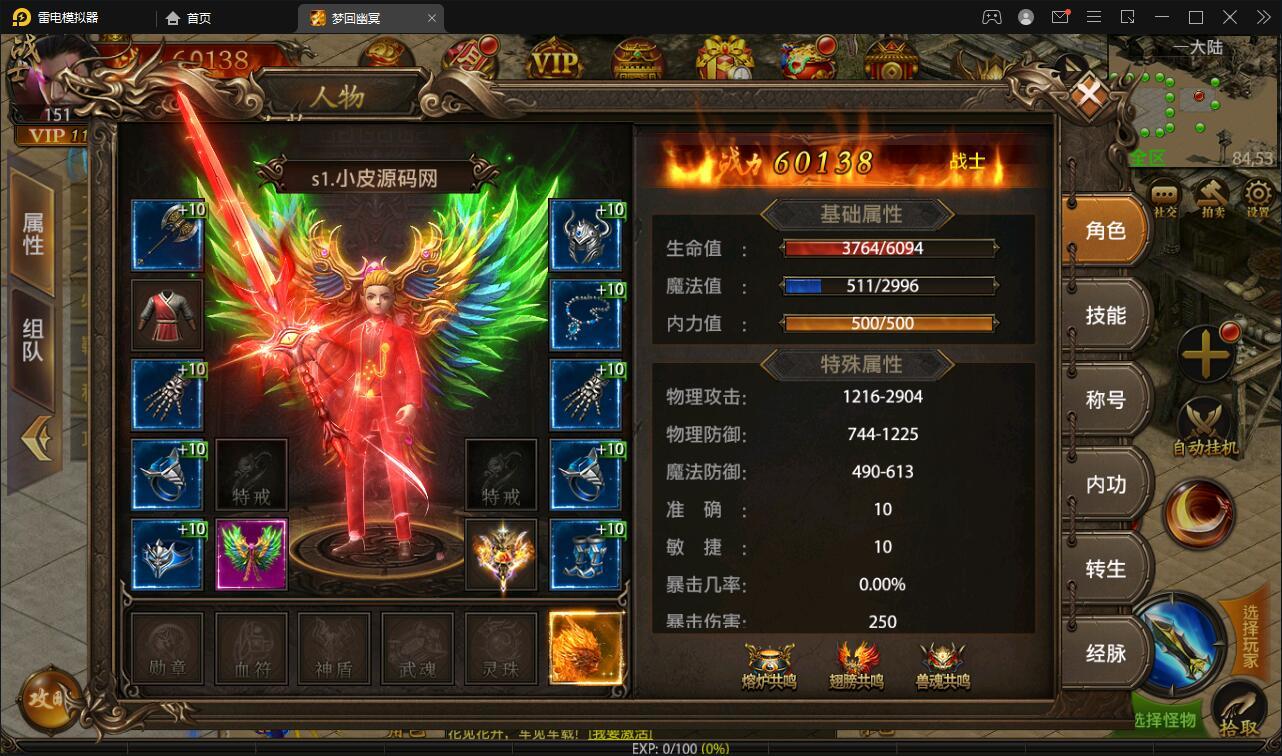
Task: Click the 自动挂机 auto-battle icon
Action: click(1205, 418)
